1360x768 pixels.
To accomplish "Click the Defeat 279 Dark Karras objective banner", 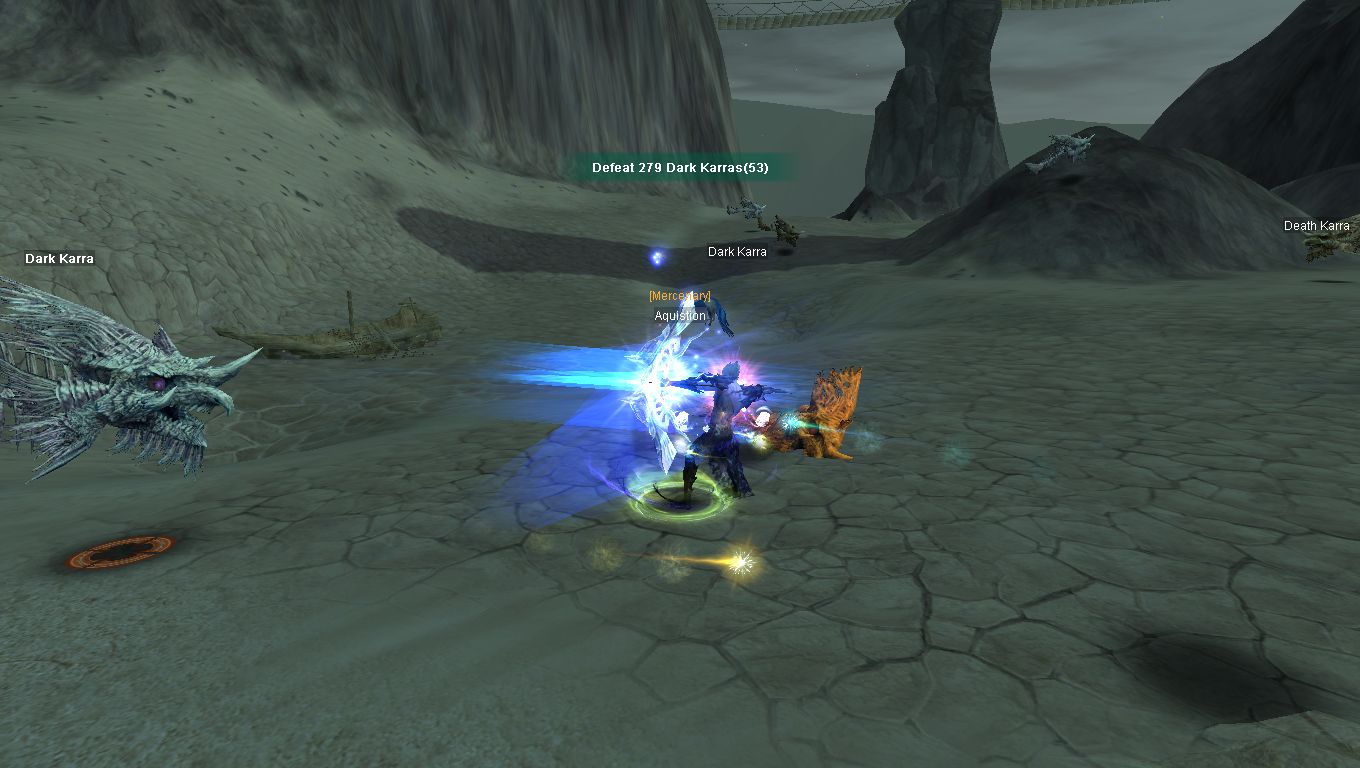I will click(680, 167).
